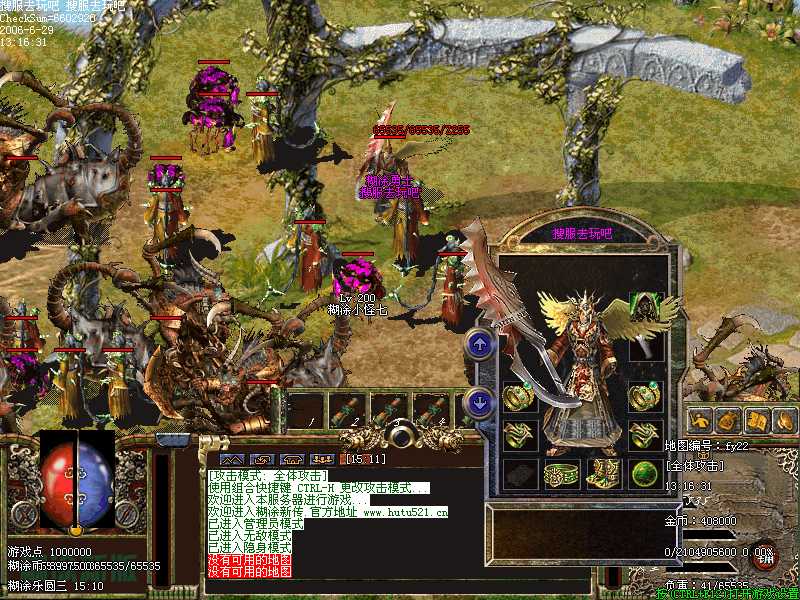Image resolution: width=800 pixels, height=600 pixels.
Task: Click the mountain-shaped button above chat
Action: pyautogui.click(x=230, y=459)
